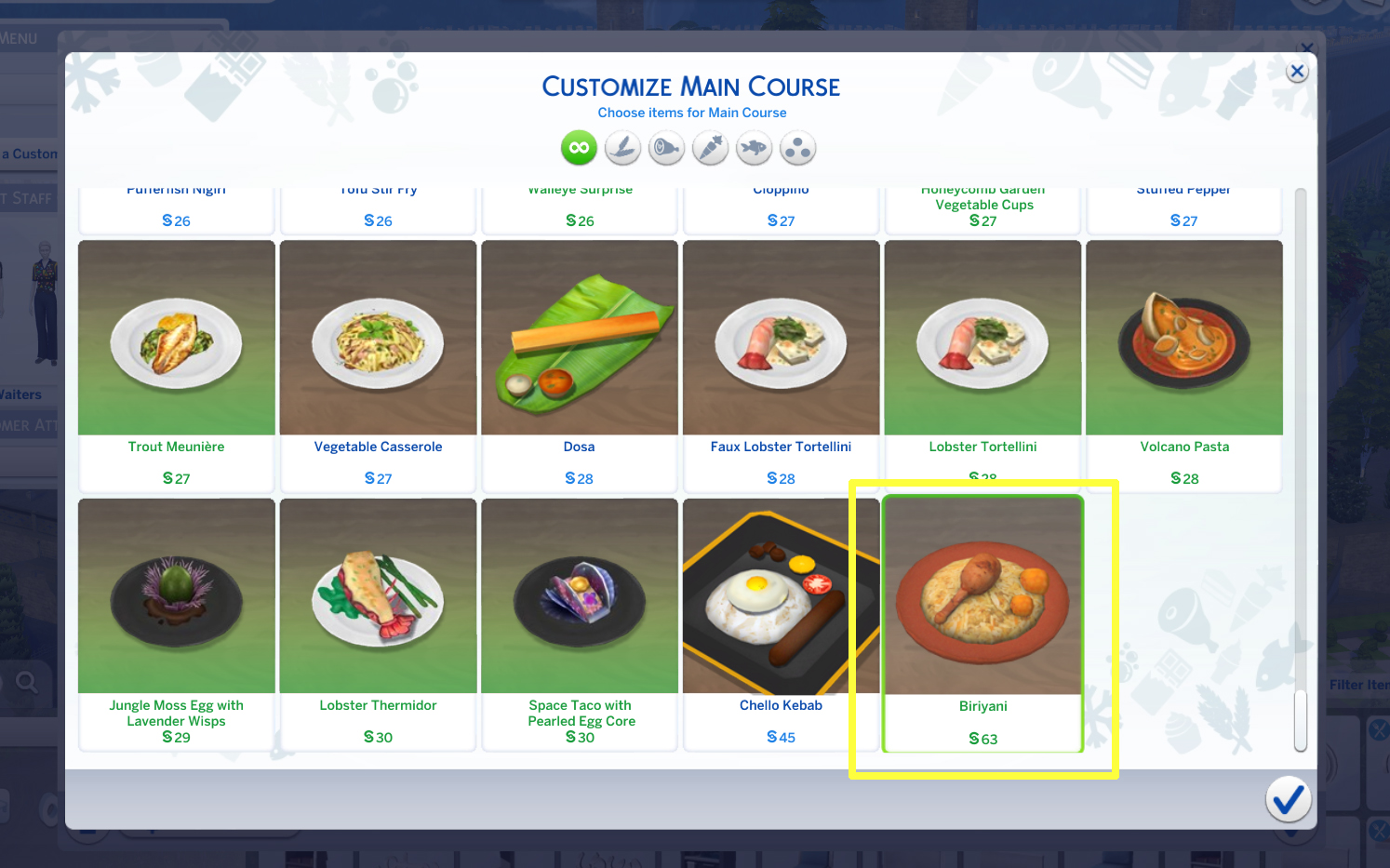Viewport: 1390px width, 868px height.
Task: Select the Faux Lobster Tortellini dish
Action: click(x=781, y=337)
